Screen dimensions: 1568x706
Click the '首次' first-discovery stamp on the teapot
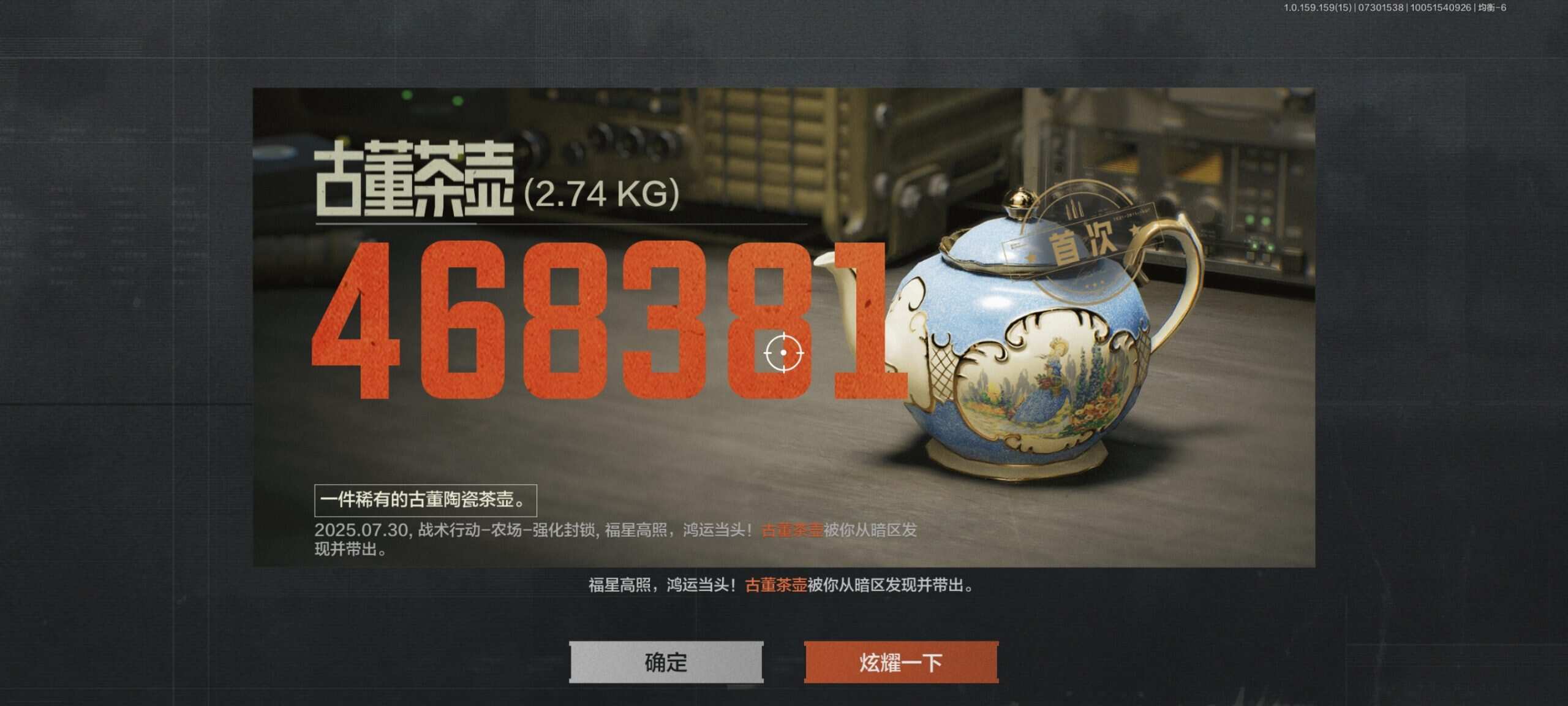tap(1084, 239)
